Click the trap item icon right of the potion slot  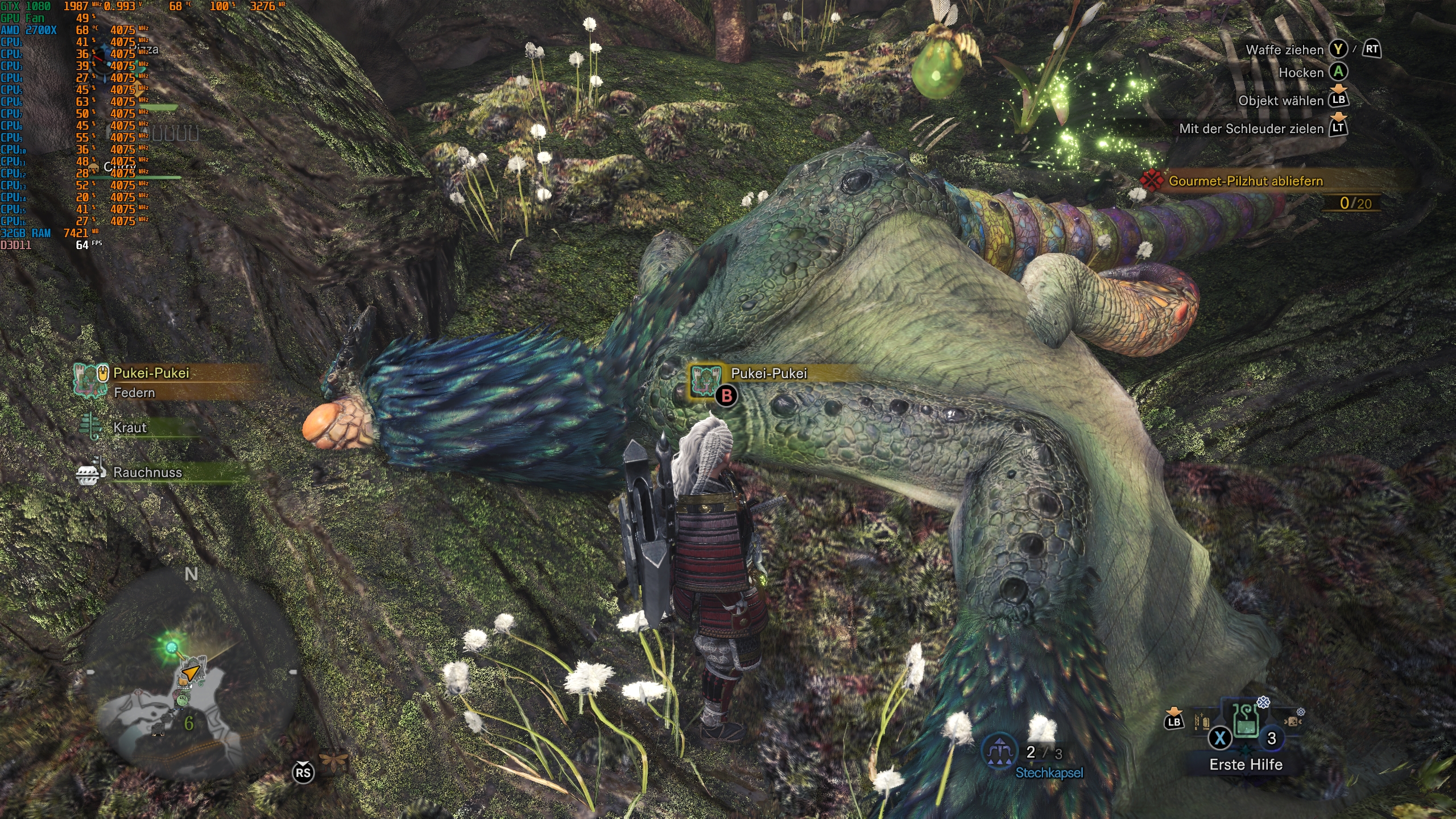tap(1293, 722)
